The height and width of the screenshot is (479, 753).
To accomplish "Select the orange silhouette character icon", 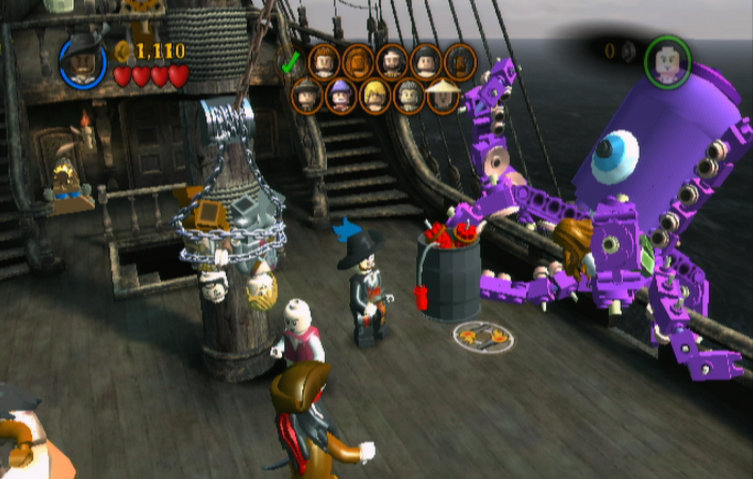I will (357, 62).
